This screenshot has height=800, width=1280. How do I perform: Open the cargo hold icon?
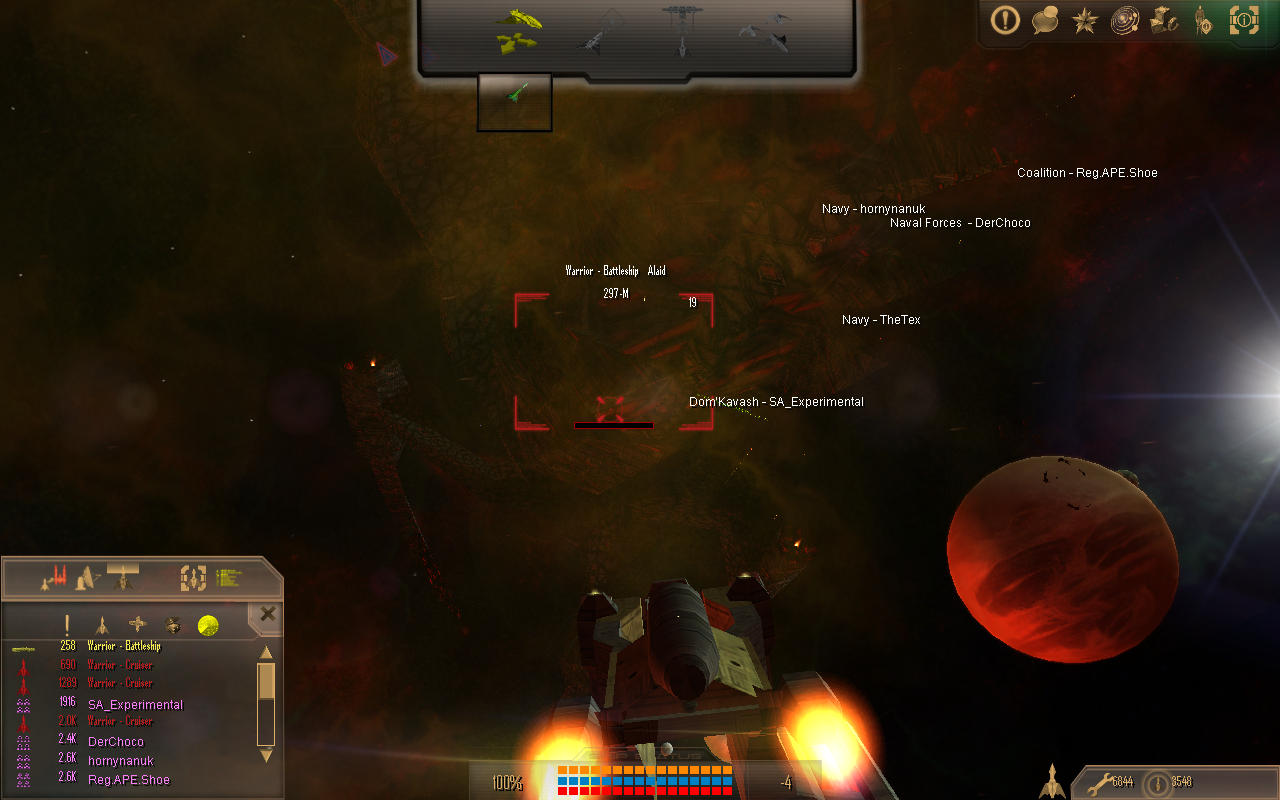(1165, 22)
